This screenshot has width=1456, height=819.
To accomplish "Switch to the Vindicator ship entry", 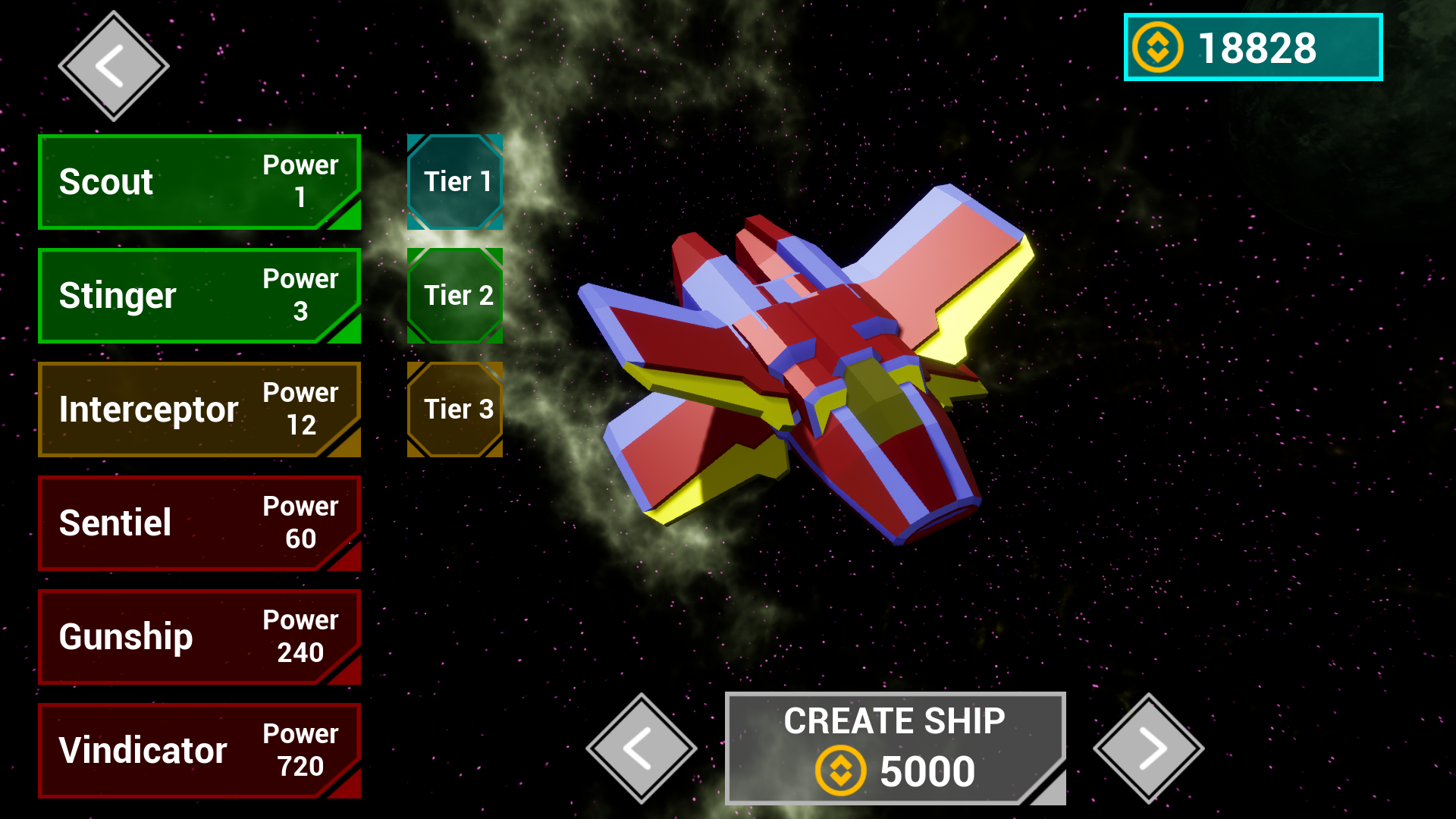I will [199, 751].
